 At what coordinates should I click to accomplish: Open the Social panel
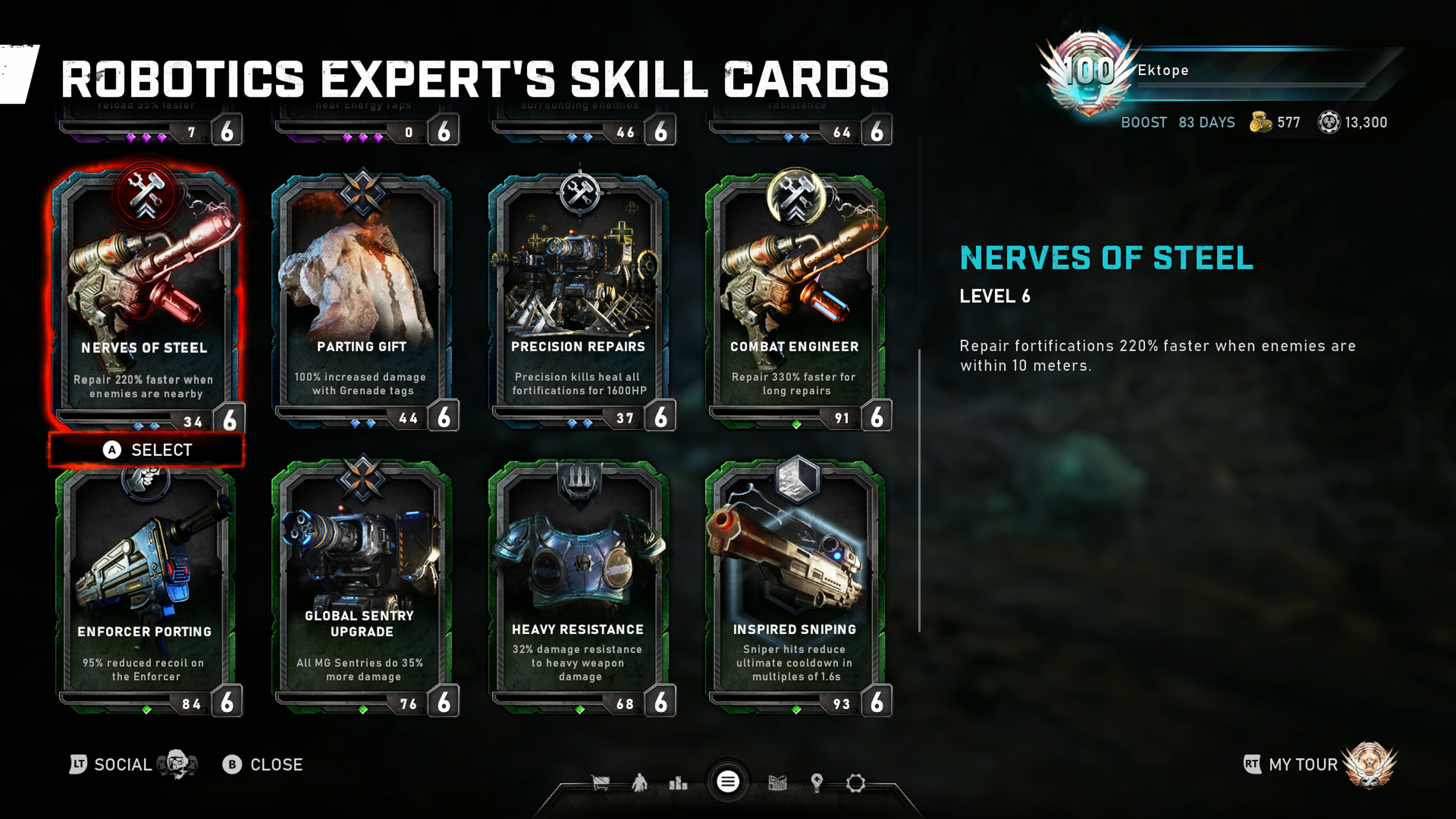point(121,765)
